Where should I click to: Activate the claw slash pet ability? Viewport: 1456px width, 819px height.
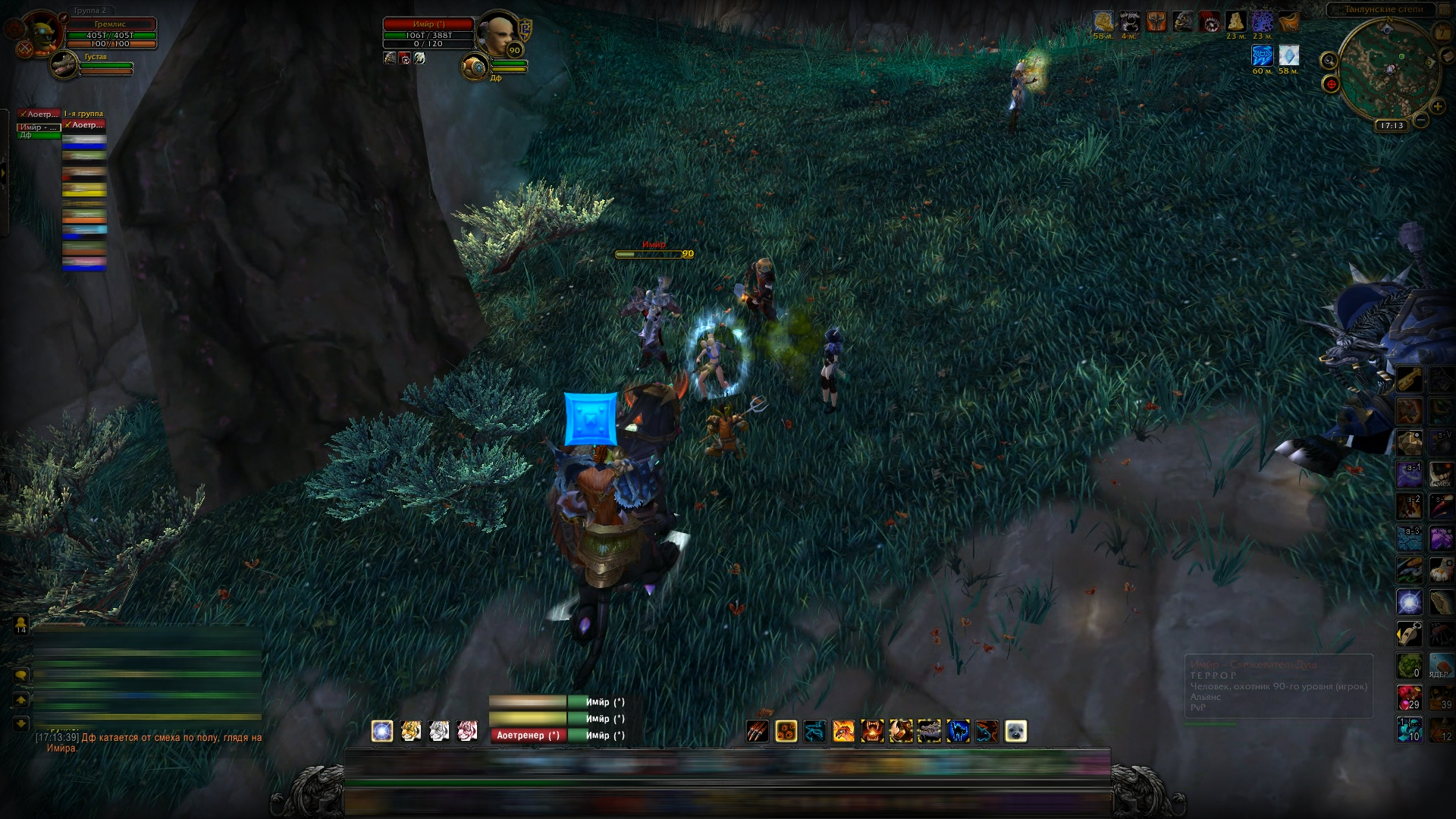758,731
